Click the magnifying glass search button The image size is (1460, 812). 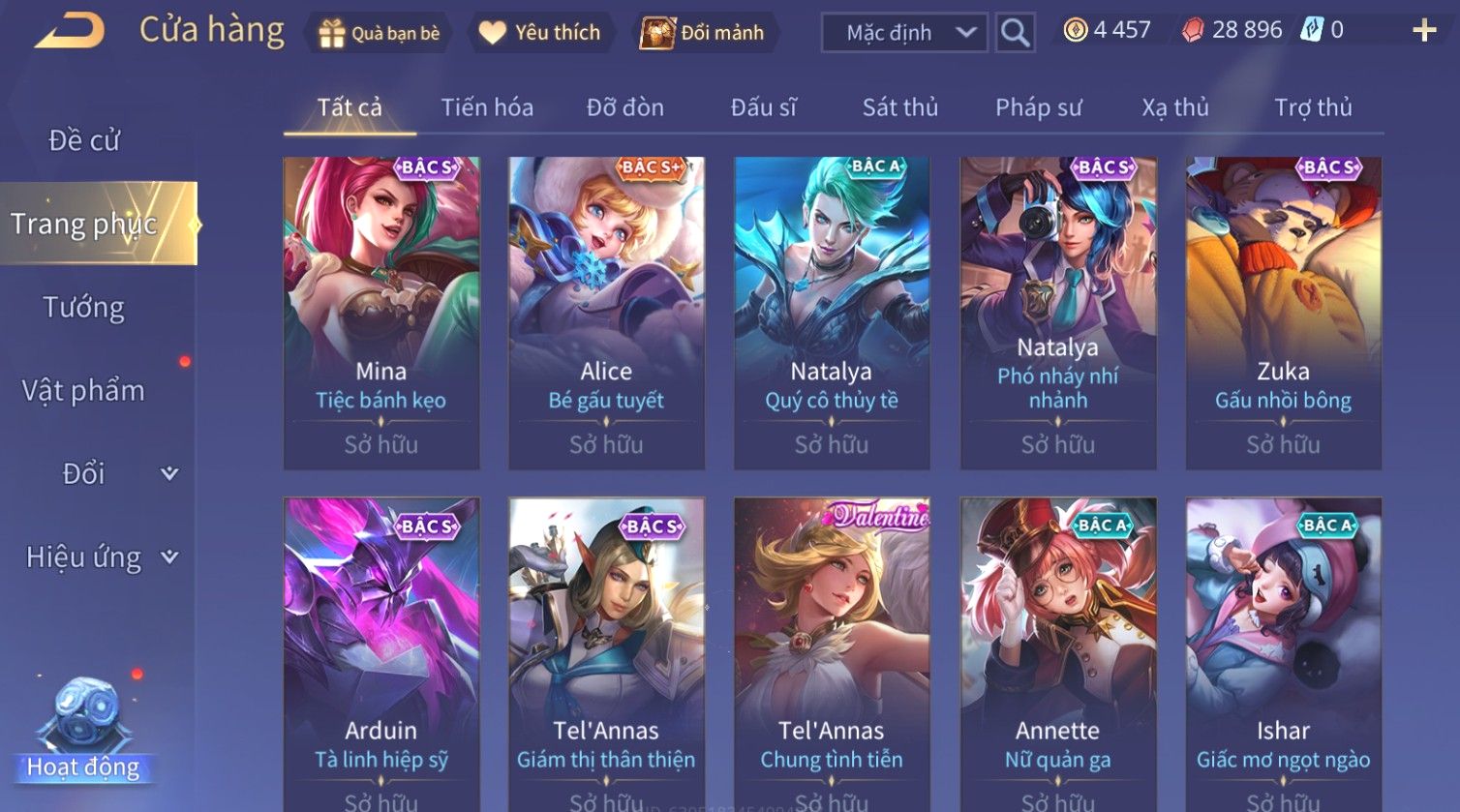tap(1015, 33)
